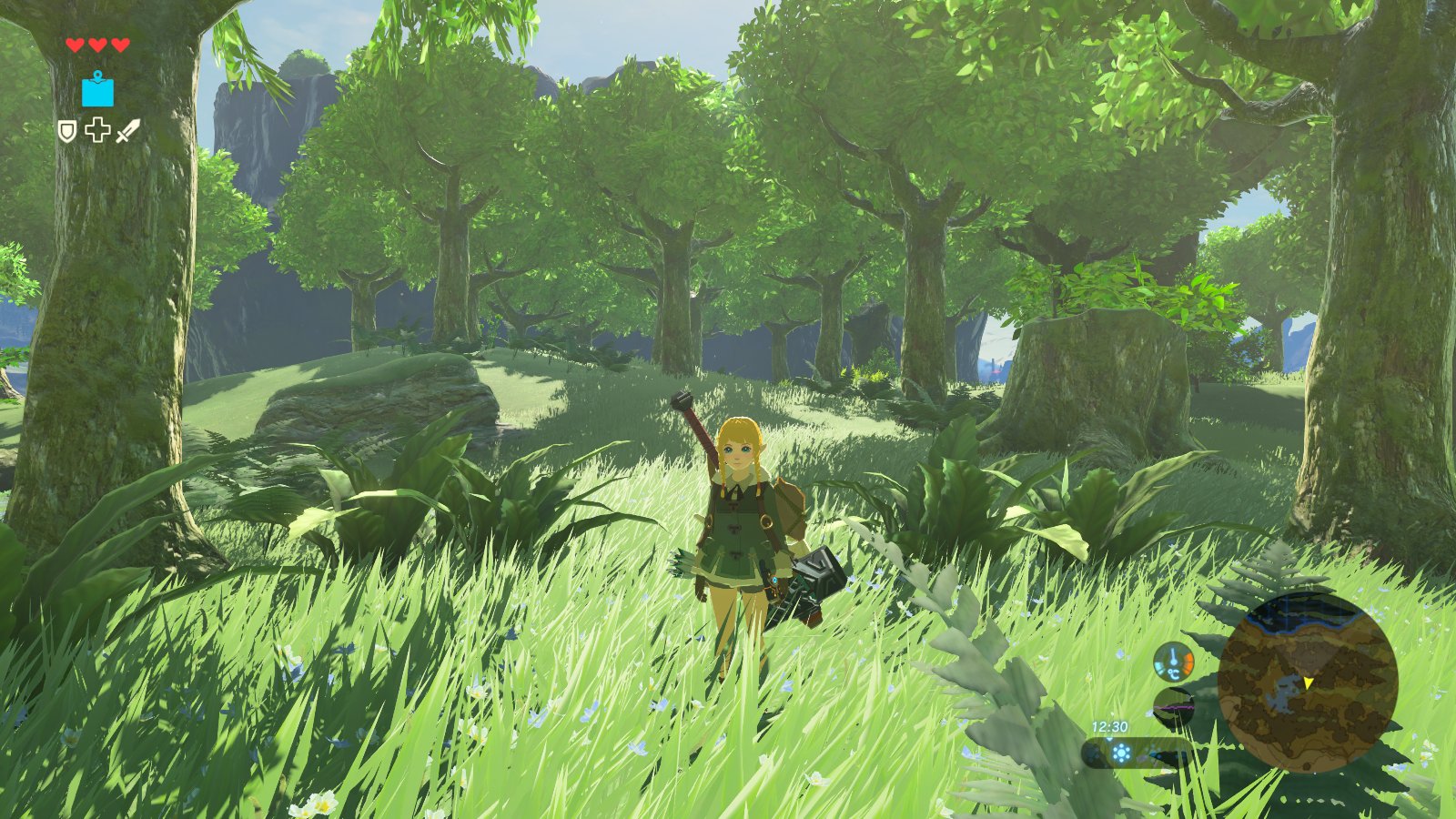Check the thermometer temperature gauge

click(1173, 662)
